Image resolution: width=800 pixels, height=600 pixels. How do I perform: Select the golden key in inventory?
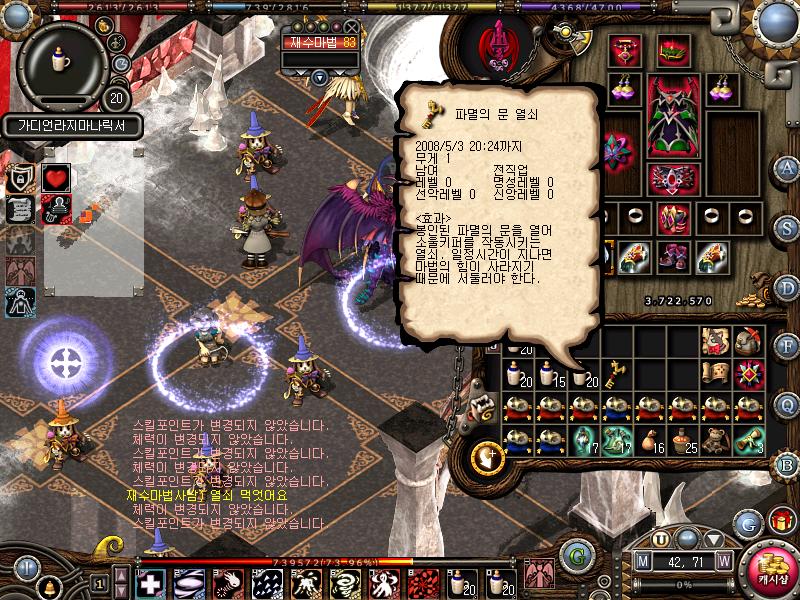tap(618, 373)
